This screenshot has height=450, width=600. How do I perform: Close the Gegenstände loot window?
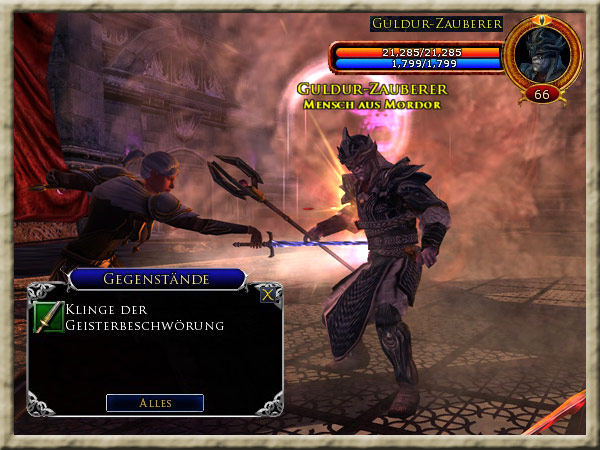point(267,294)
